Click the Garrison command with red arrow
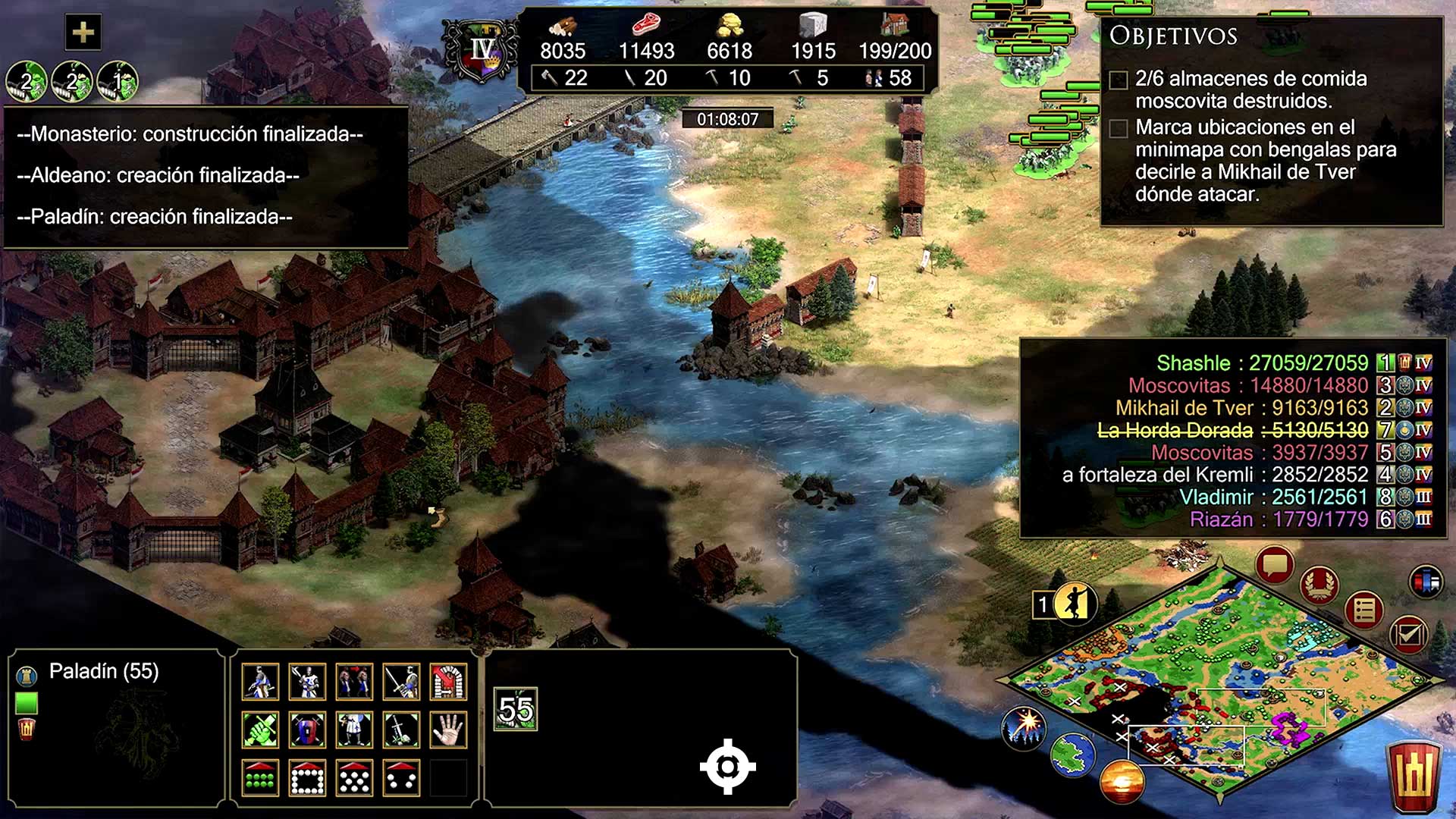The height and width of the screenshot is (819, 1456). coord(448,681)
